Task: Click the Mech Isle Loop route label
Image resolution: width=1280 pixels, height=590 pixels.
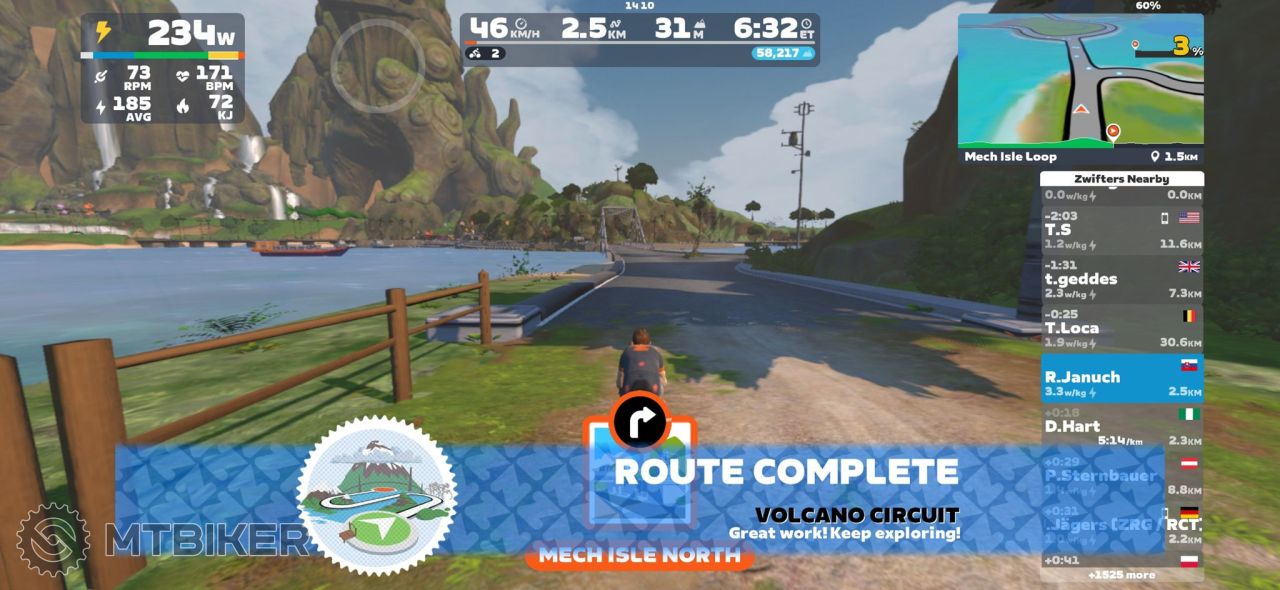Action: point(1010,157)
